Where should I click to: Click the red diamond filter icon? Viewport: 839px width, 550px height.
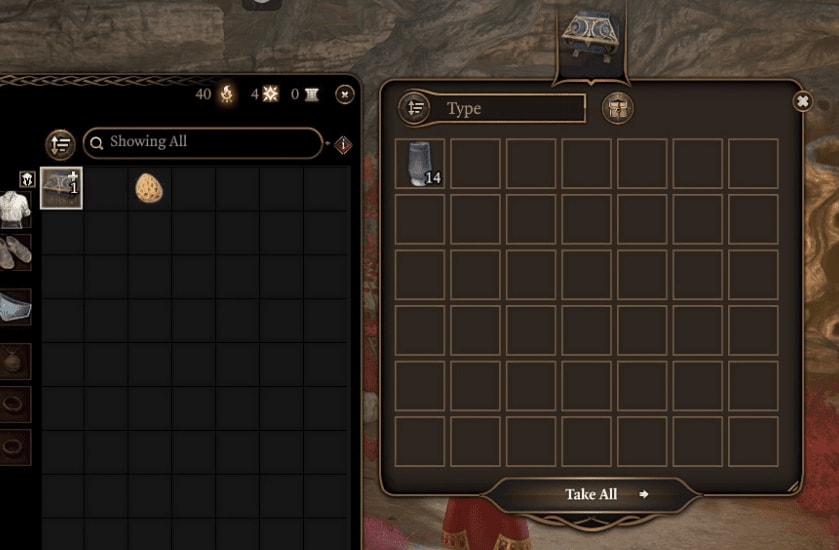pos(343,145)
